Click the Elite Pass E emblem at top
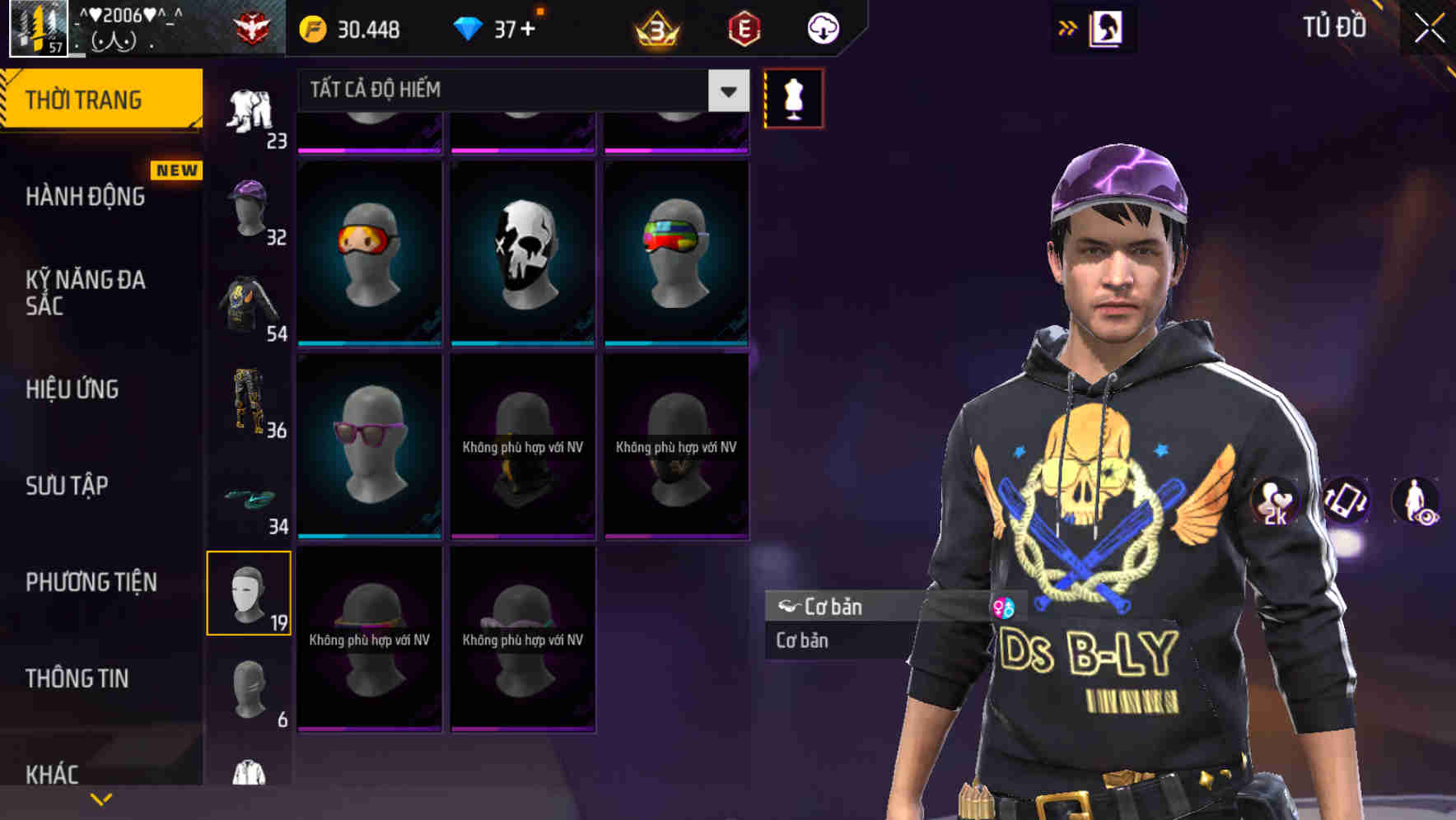 click(x=744, y=26)
